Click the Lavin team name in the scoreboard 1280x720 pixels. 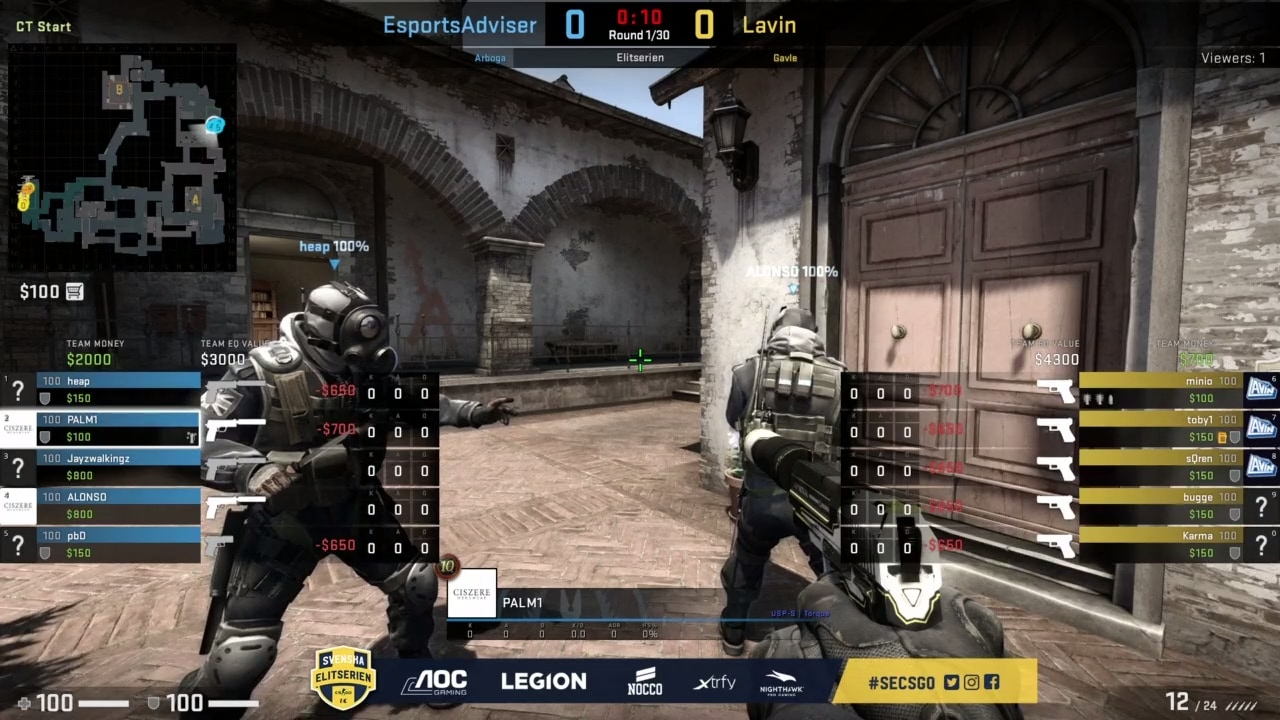(769, 25)
